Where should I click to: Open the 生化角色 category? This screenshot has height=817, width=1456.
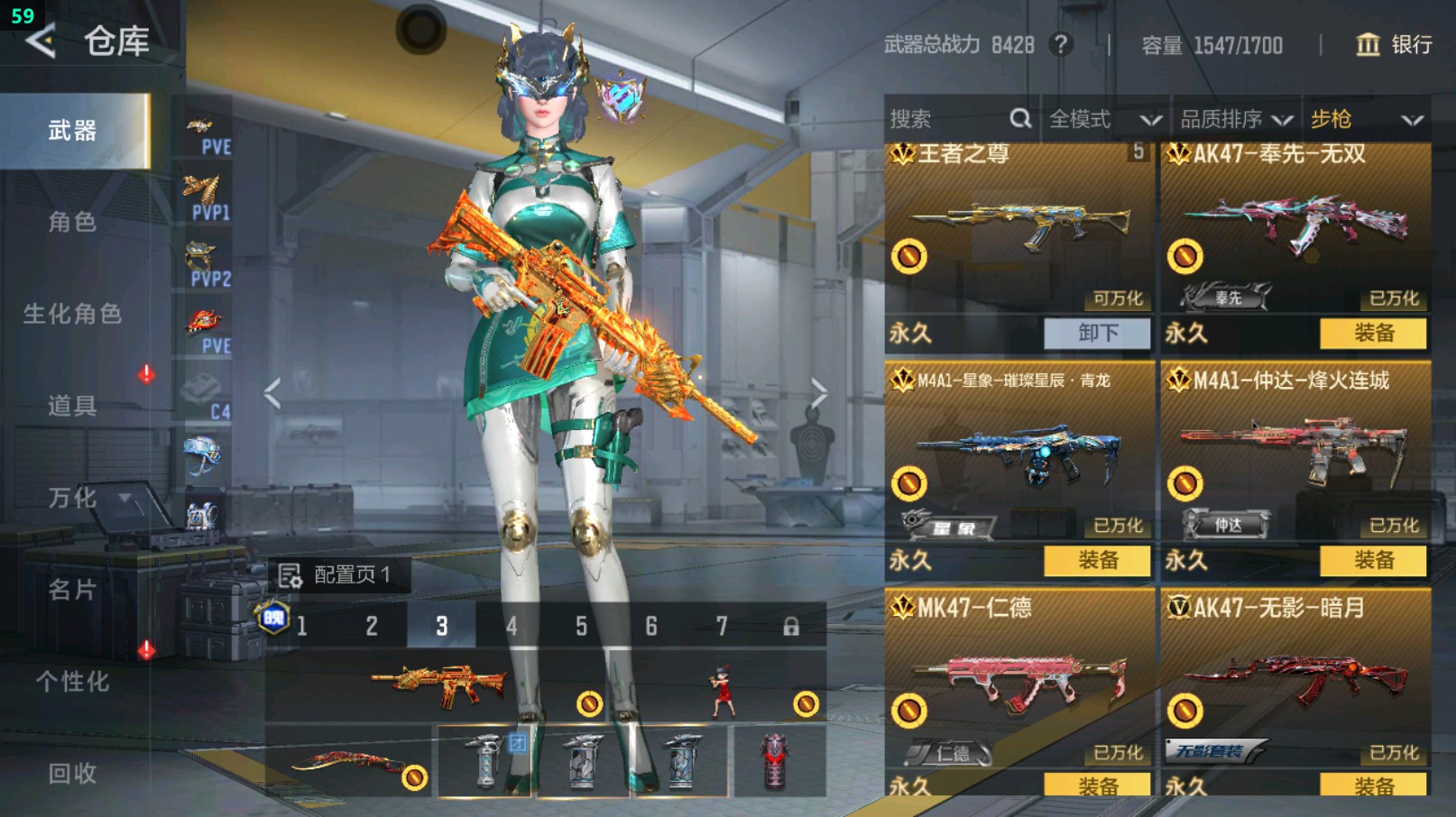click(x=72, y=314)
